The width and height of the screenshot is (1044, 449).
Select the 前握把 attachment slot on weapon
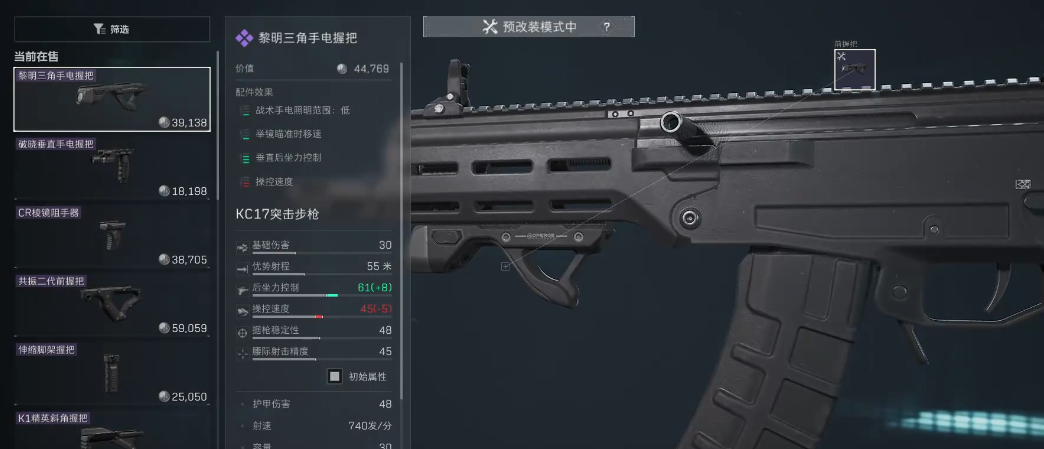855,70
